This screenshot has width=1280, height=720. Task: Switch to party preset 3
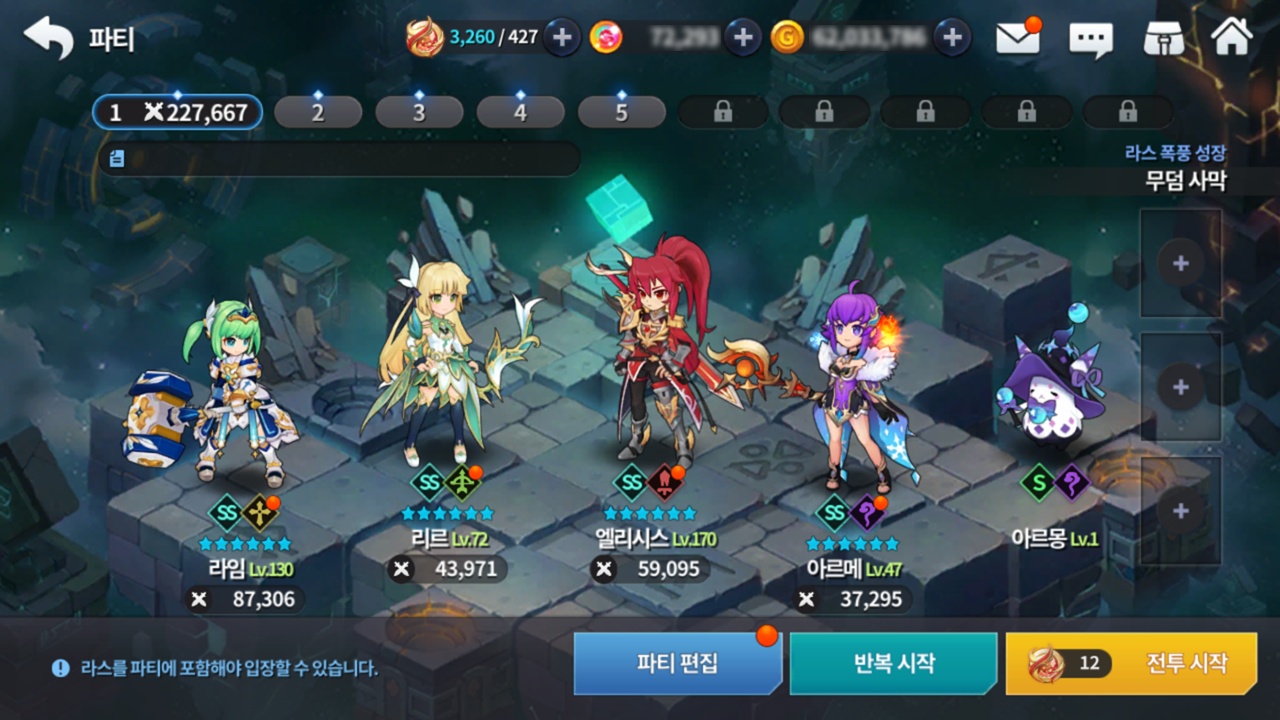pos(419,112)
